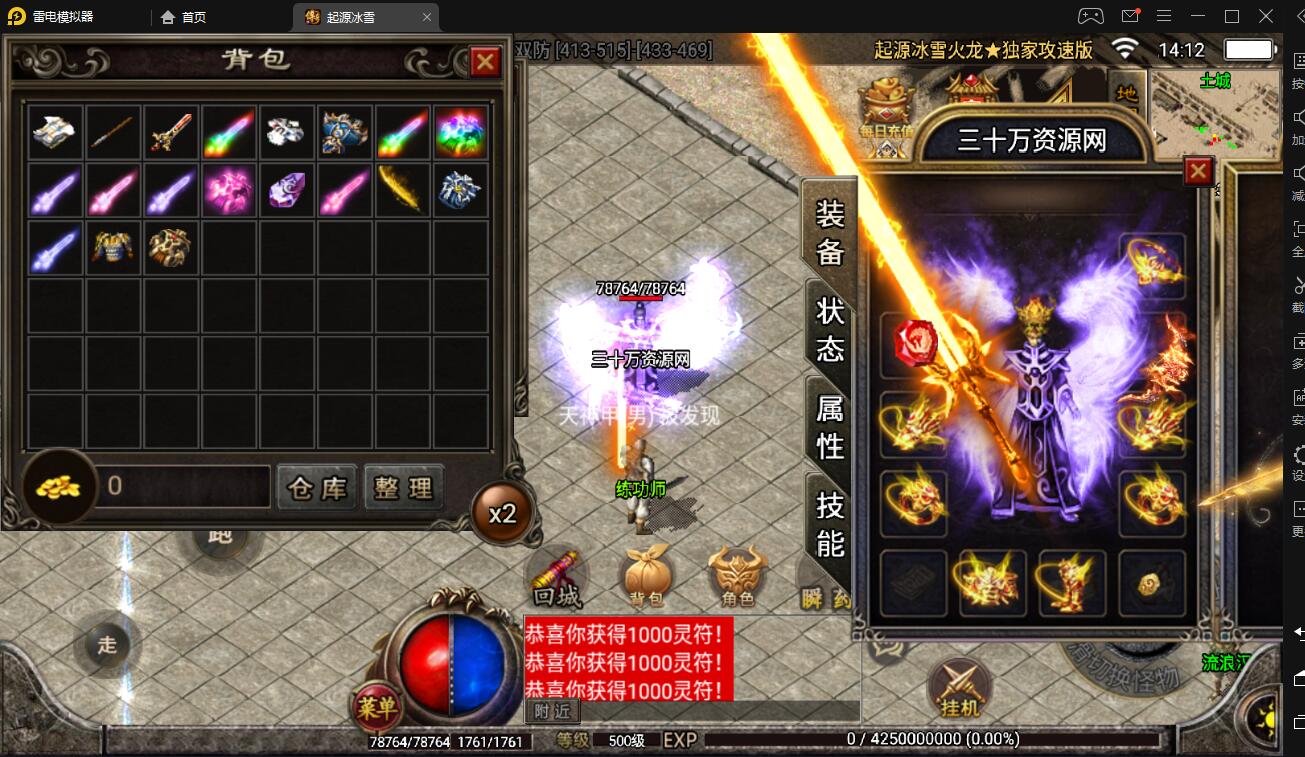Select the rainbow crystal item in the bag
Viewport: 1305px width, 757px height.
pyautogui.click(x=460, y=131)
